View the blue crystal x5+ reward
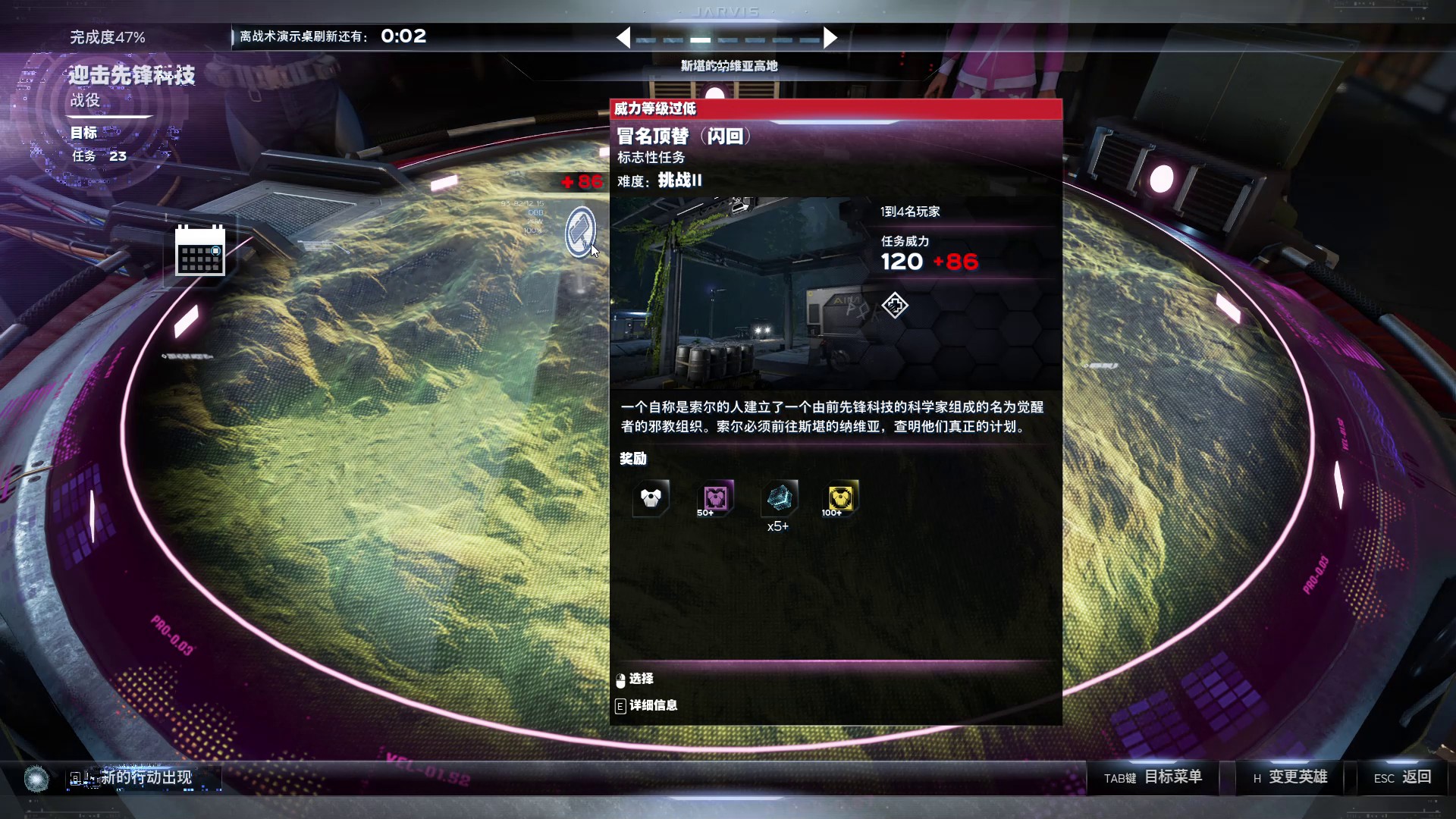This screenshot has height=819, width=1456. [779, 498]
